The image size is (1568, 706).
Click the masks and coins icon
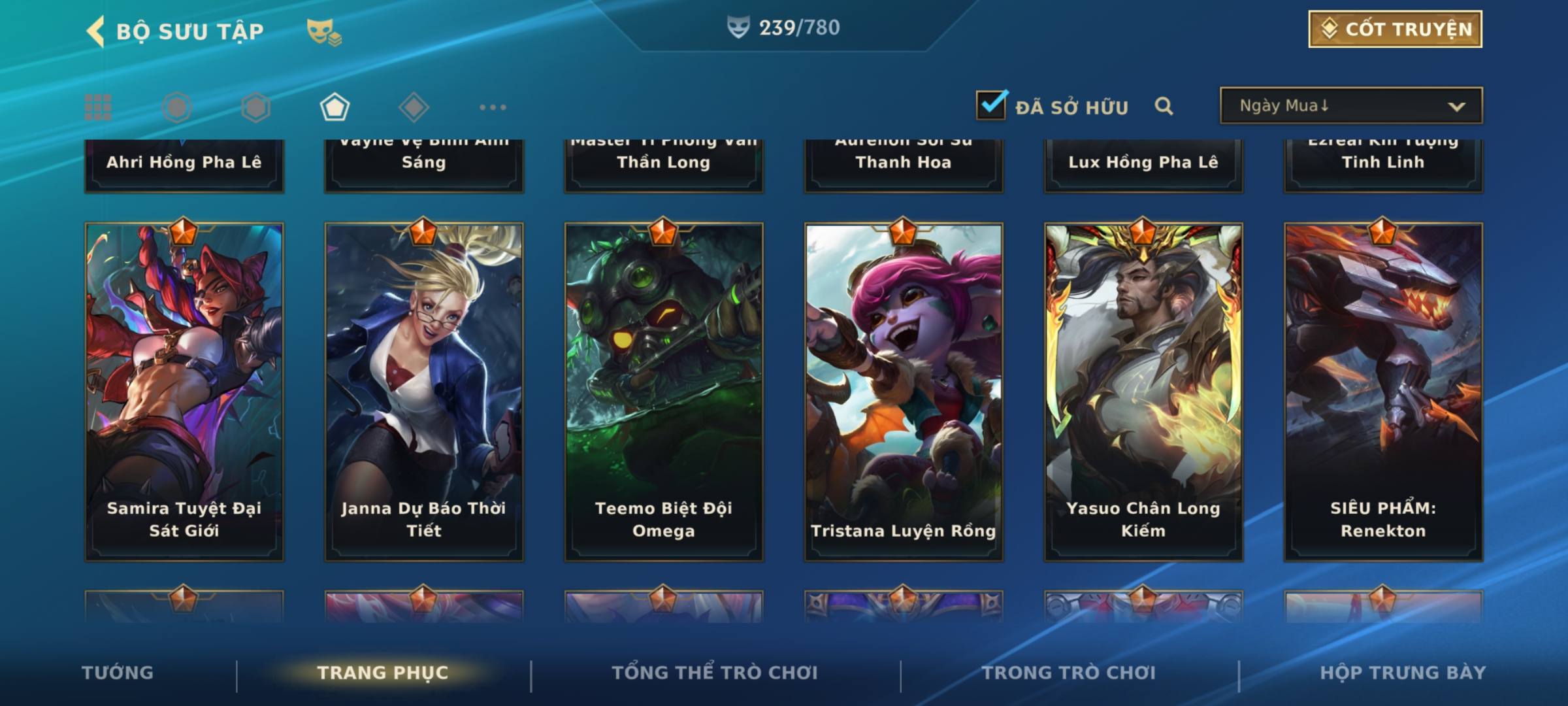(324, 31)
